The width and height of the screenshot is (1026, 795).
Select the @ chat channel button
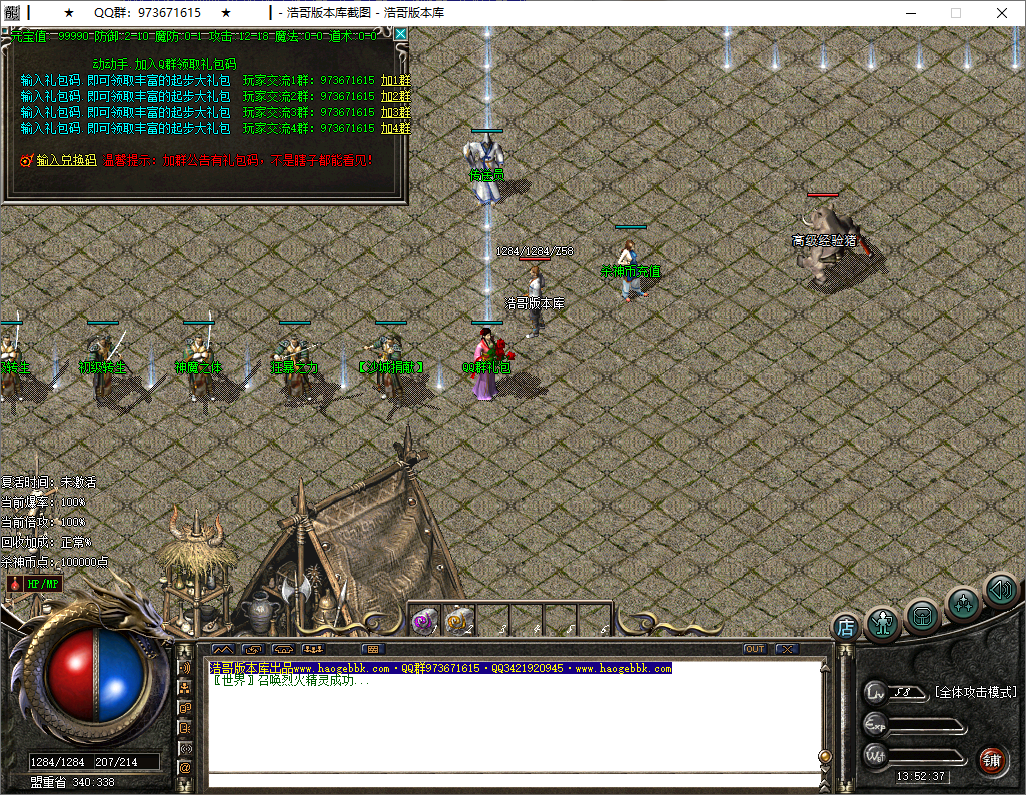click(x=185, y=767)
